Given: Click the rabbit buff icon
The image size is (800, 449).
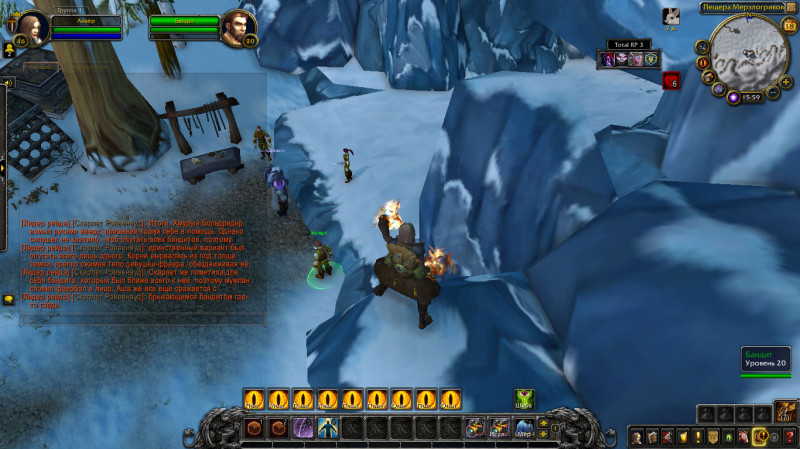Looking at the screenshot, I should click(672, 16).
